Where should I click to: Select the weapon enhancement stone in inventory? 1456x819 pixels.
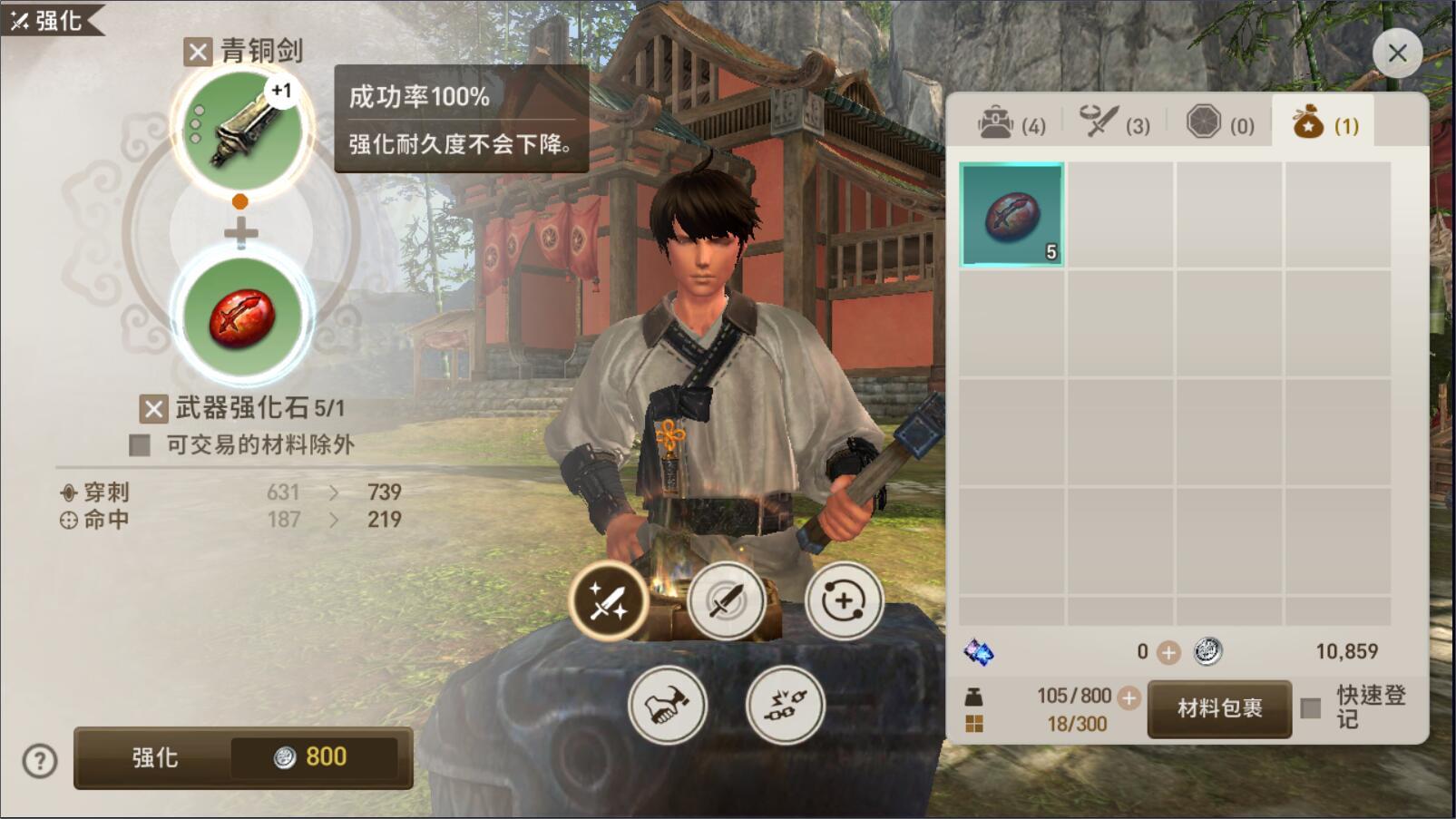(1011, 215)
